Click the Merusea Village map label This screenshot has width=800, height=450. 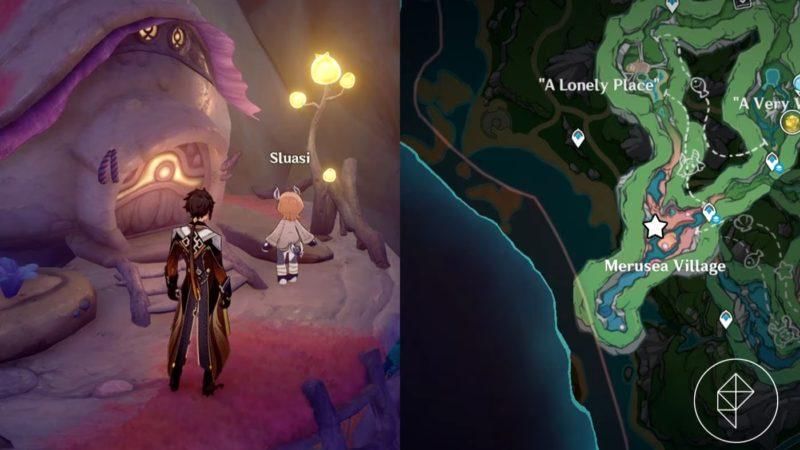pyautogui.click(x=665, y=266)
